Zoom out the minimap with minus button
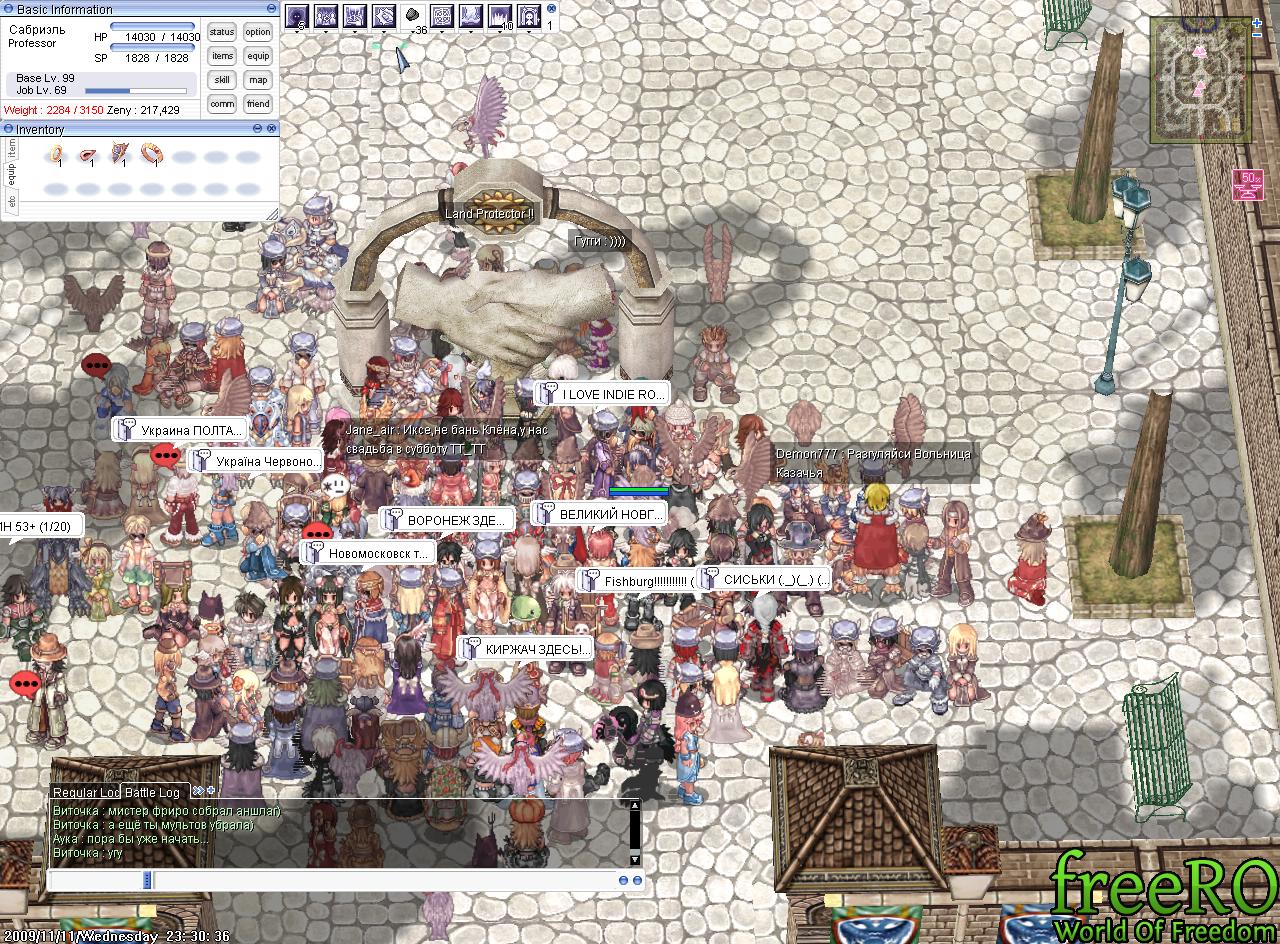This screenshot has height=944, width=1280. [x=1257, y=35]
